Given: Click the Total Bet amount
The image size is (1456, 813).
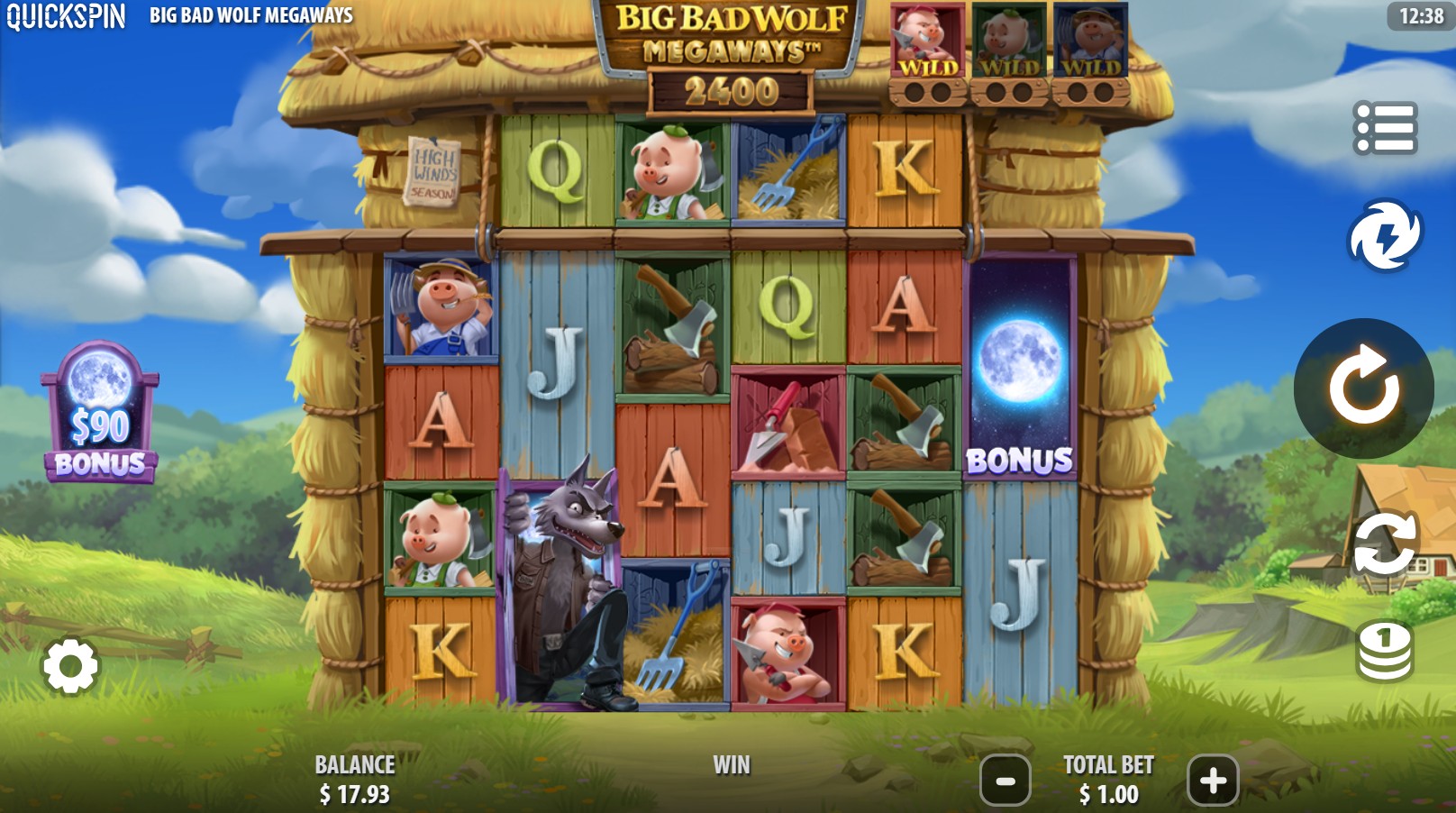Looking at the screenshot, I should [1108, 795].
